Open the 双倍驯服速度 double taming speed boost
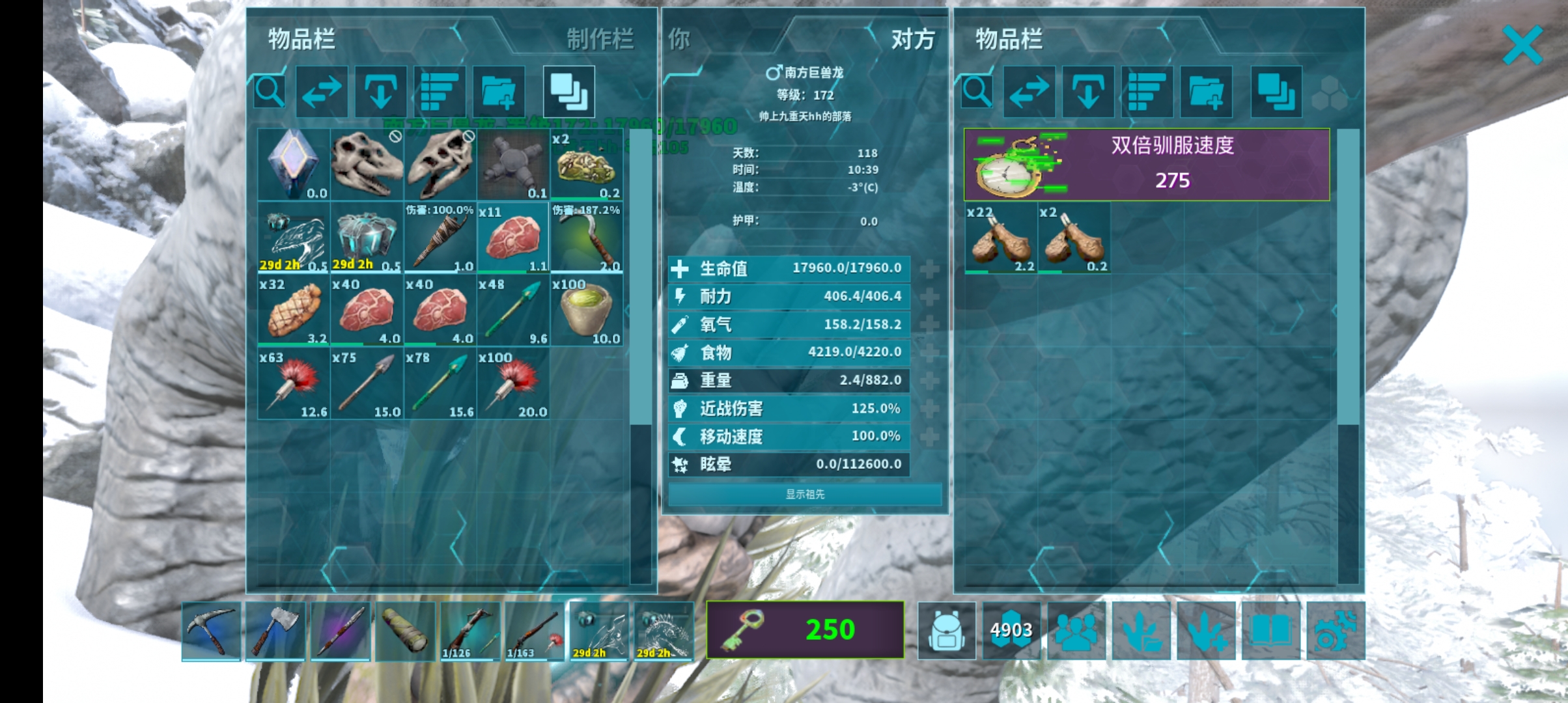1568x703 pixels. 1147,164
